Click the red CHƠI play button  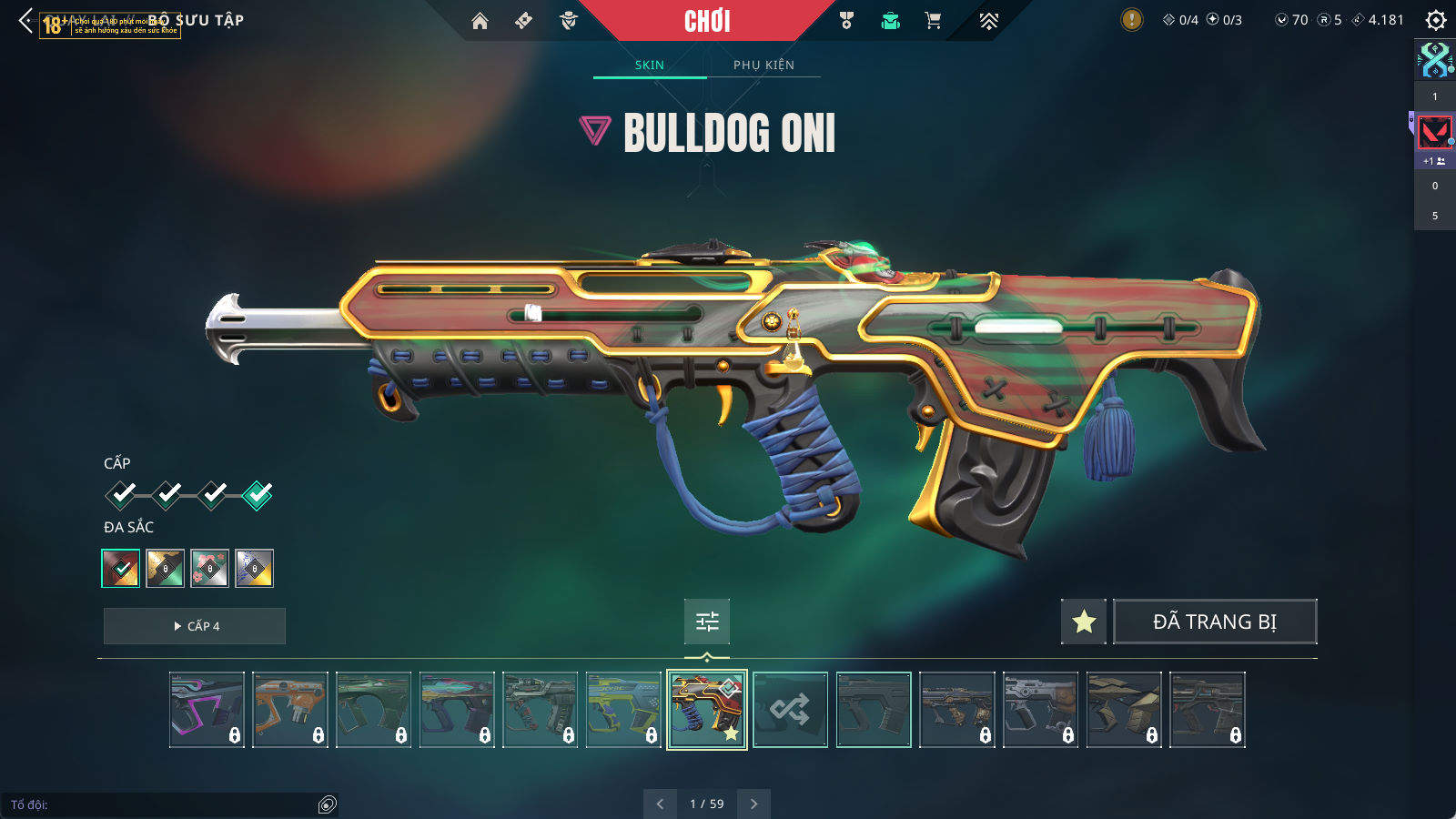pyautogui.click(x=707, y=21)
